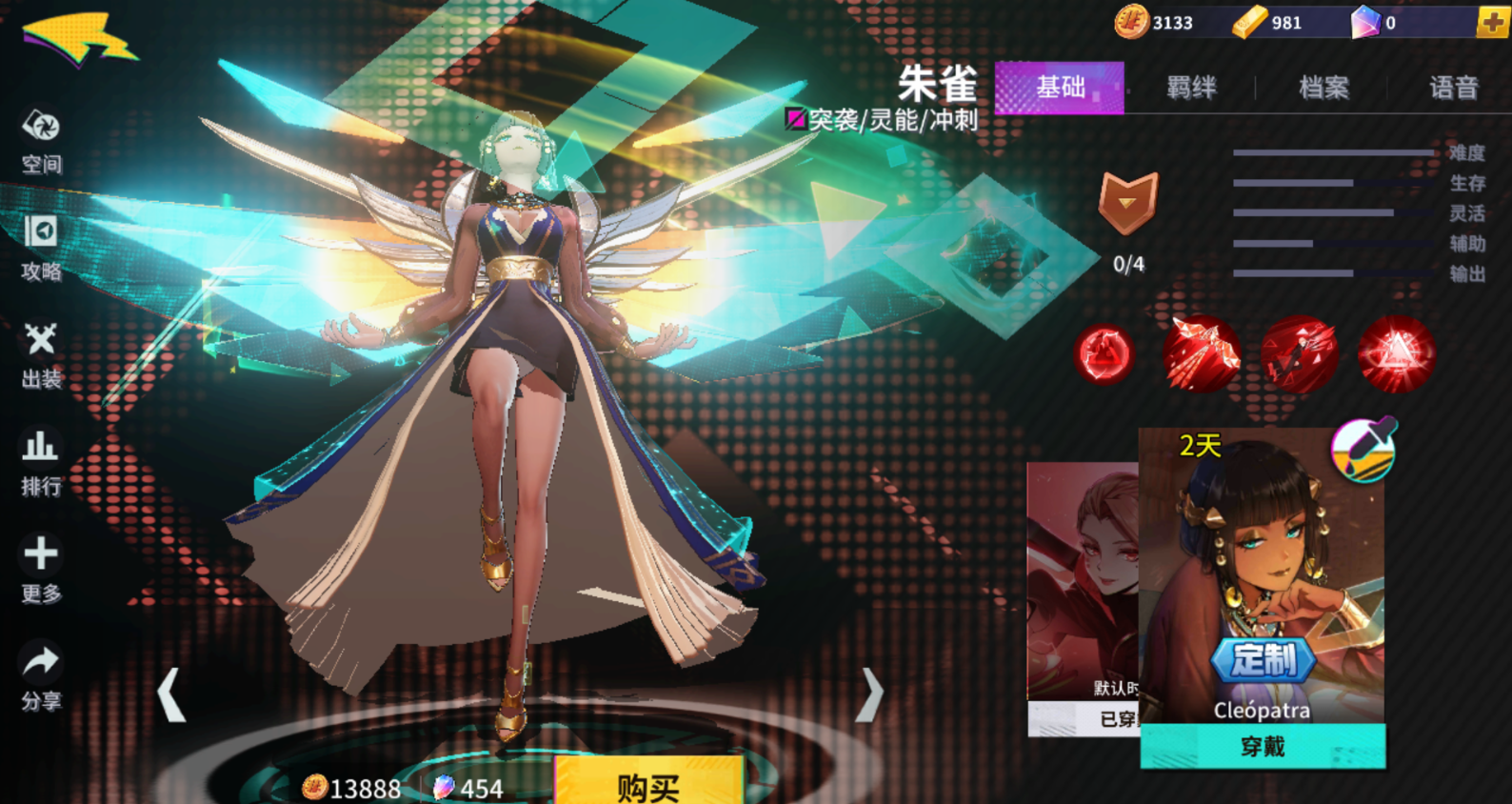Show previous hero with left arrow
This screenshot has width=1512, height=804.
(171, 694)
